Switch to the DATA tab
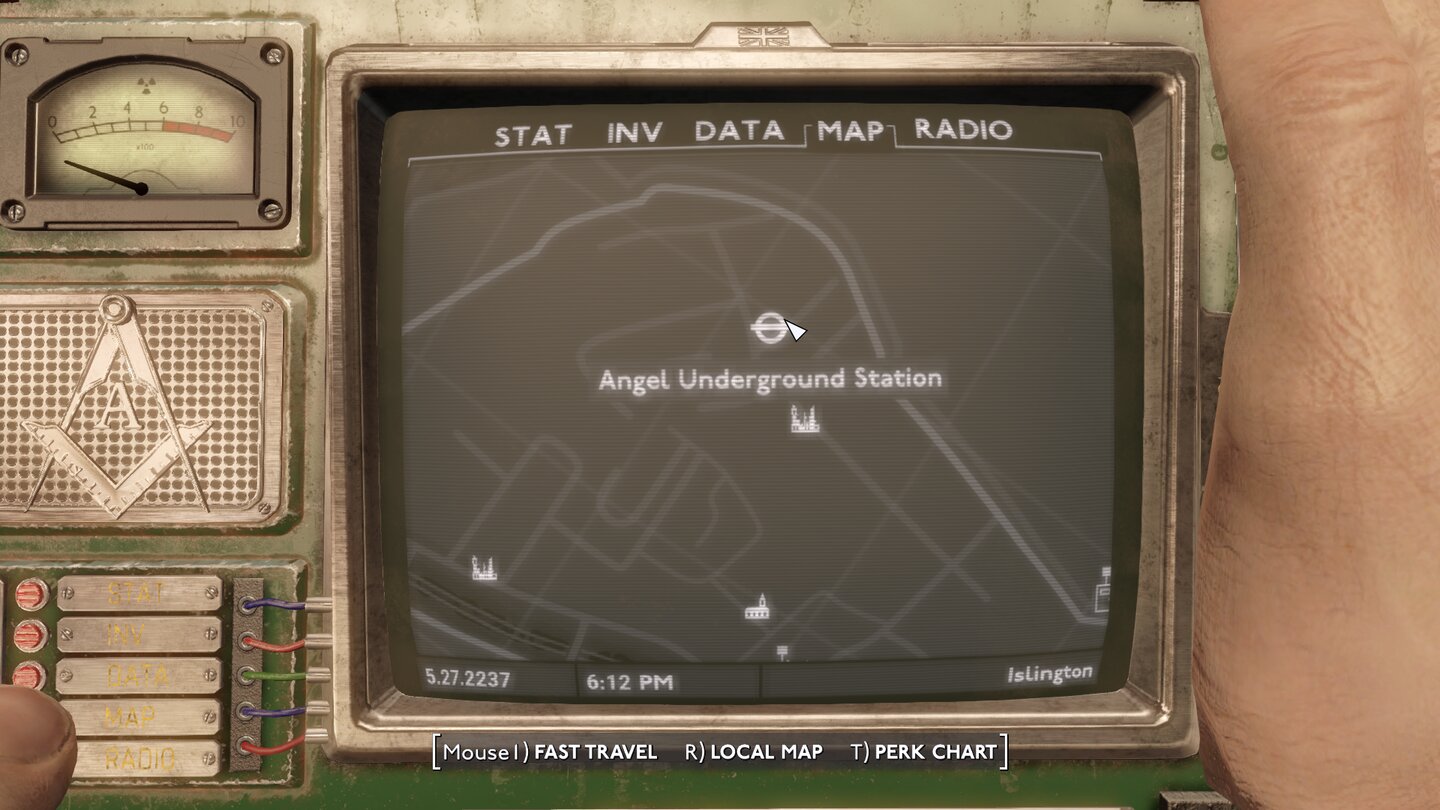 click(x=740, y=131)
